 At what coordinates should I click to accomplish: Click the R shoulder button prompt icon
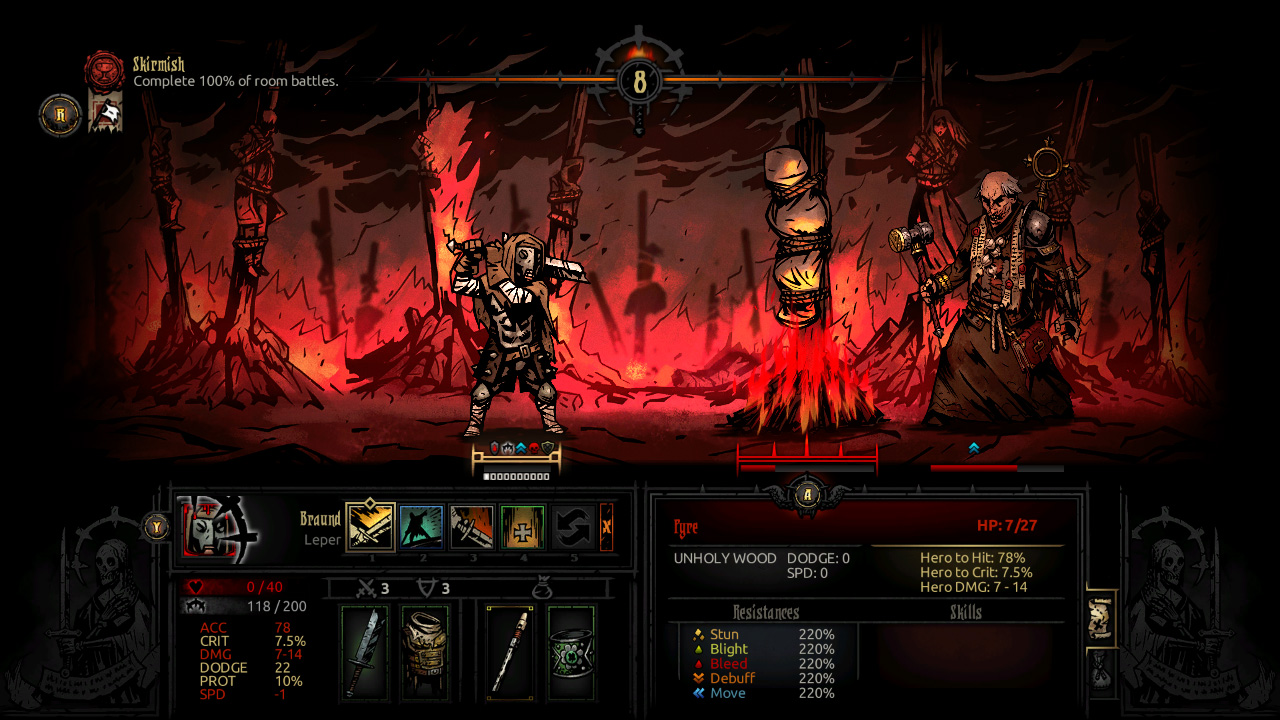(59, 115)
